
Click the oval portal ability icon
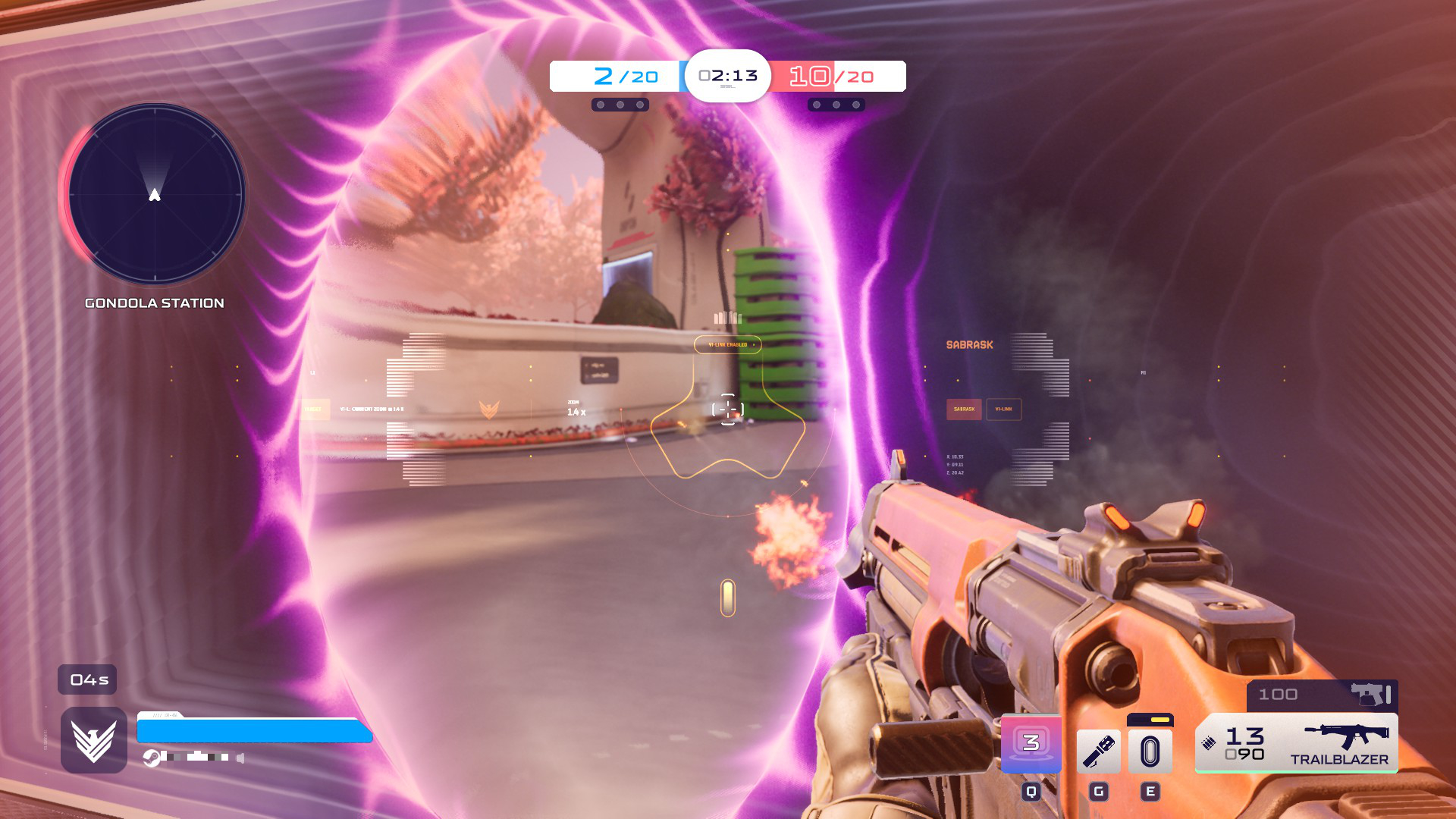tap(1150, 752)
